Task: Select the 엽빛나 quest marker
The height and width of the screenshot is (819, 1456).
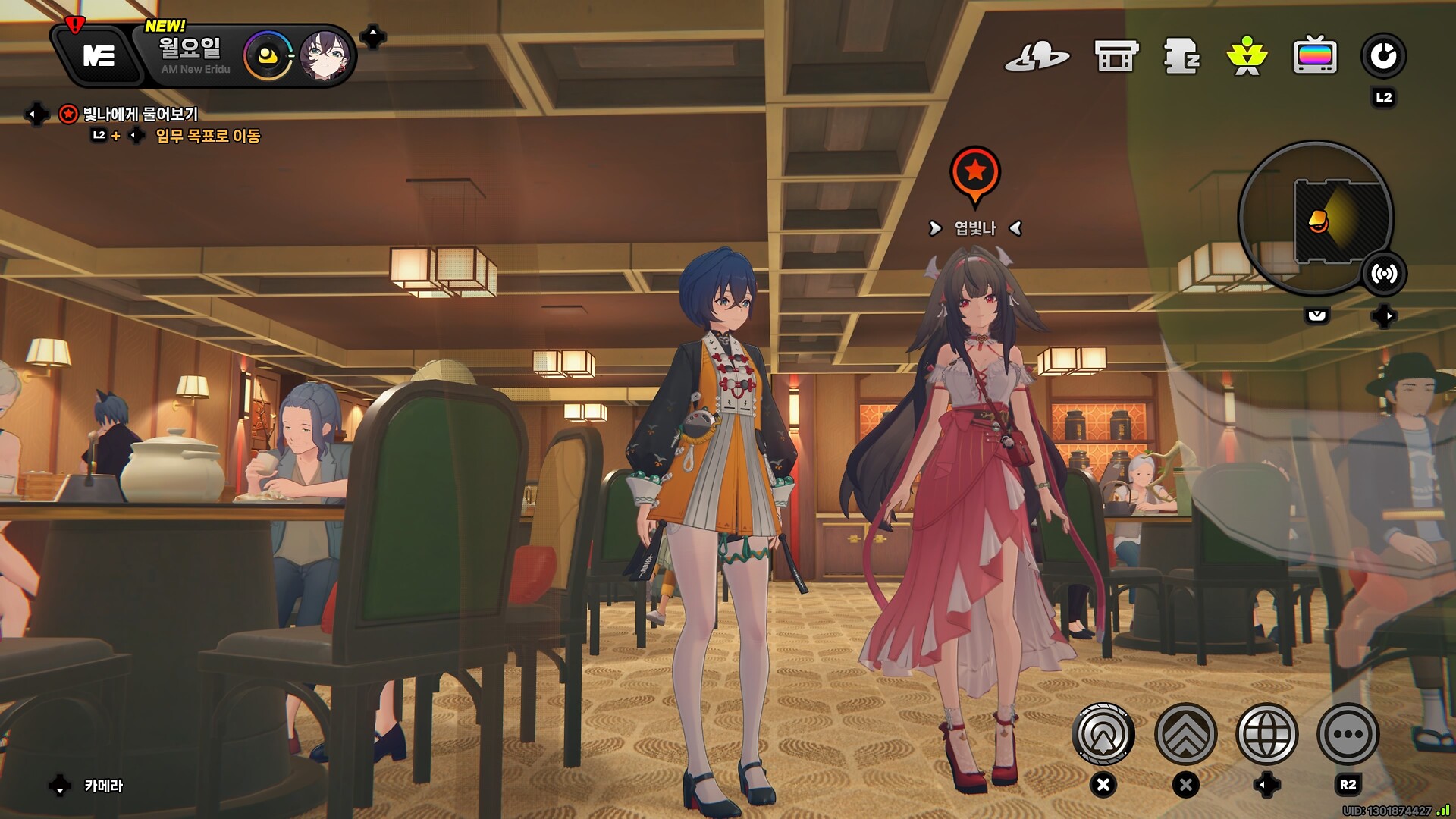Action: click(975, 174)
